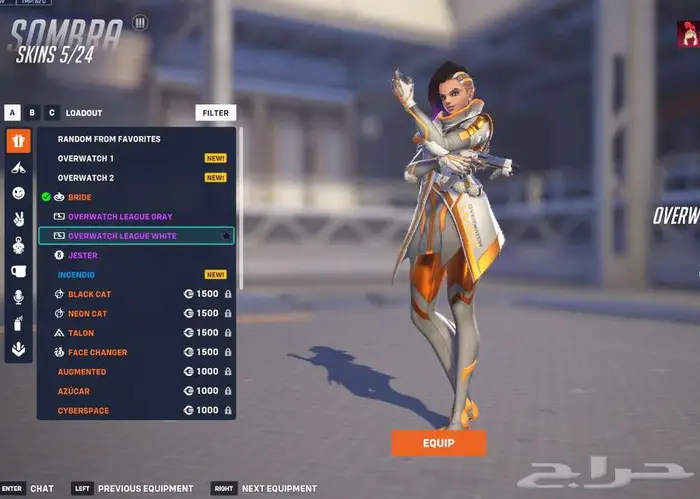The image size is (700, 499).
Task: Select the Augmented skin
Action: point(82,371)
